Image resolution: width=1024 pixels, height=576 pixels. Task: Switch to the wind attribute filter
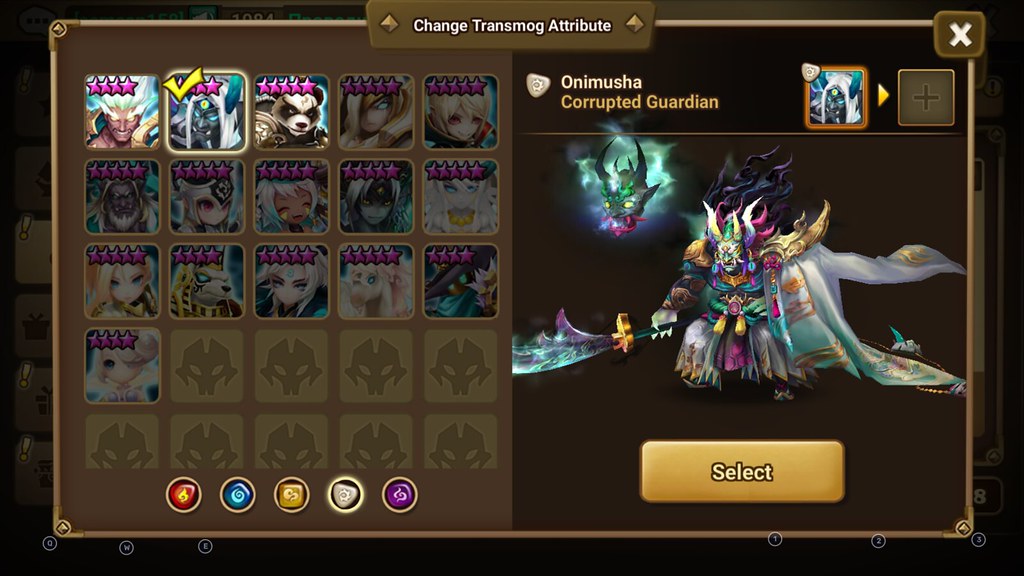click(292, 494)
